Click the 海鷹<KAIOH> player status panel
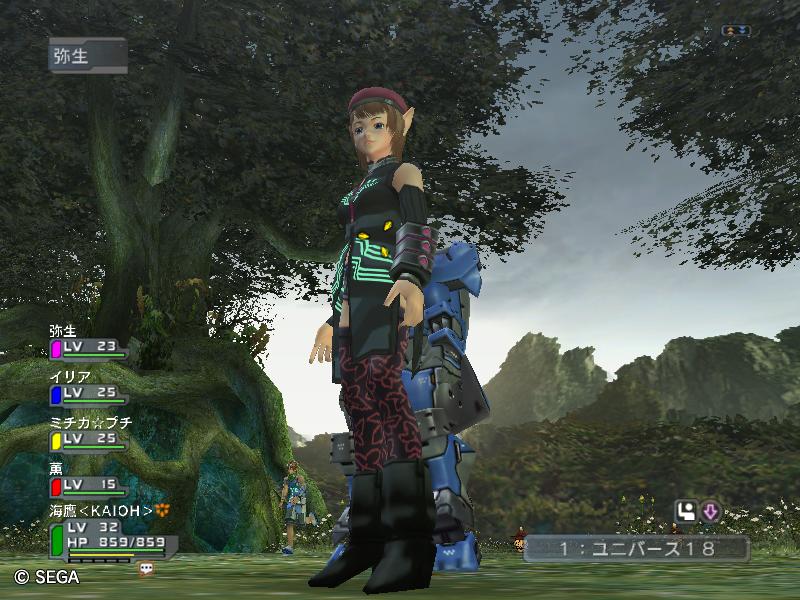The image size is (800, 600). point(112,534)
